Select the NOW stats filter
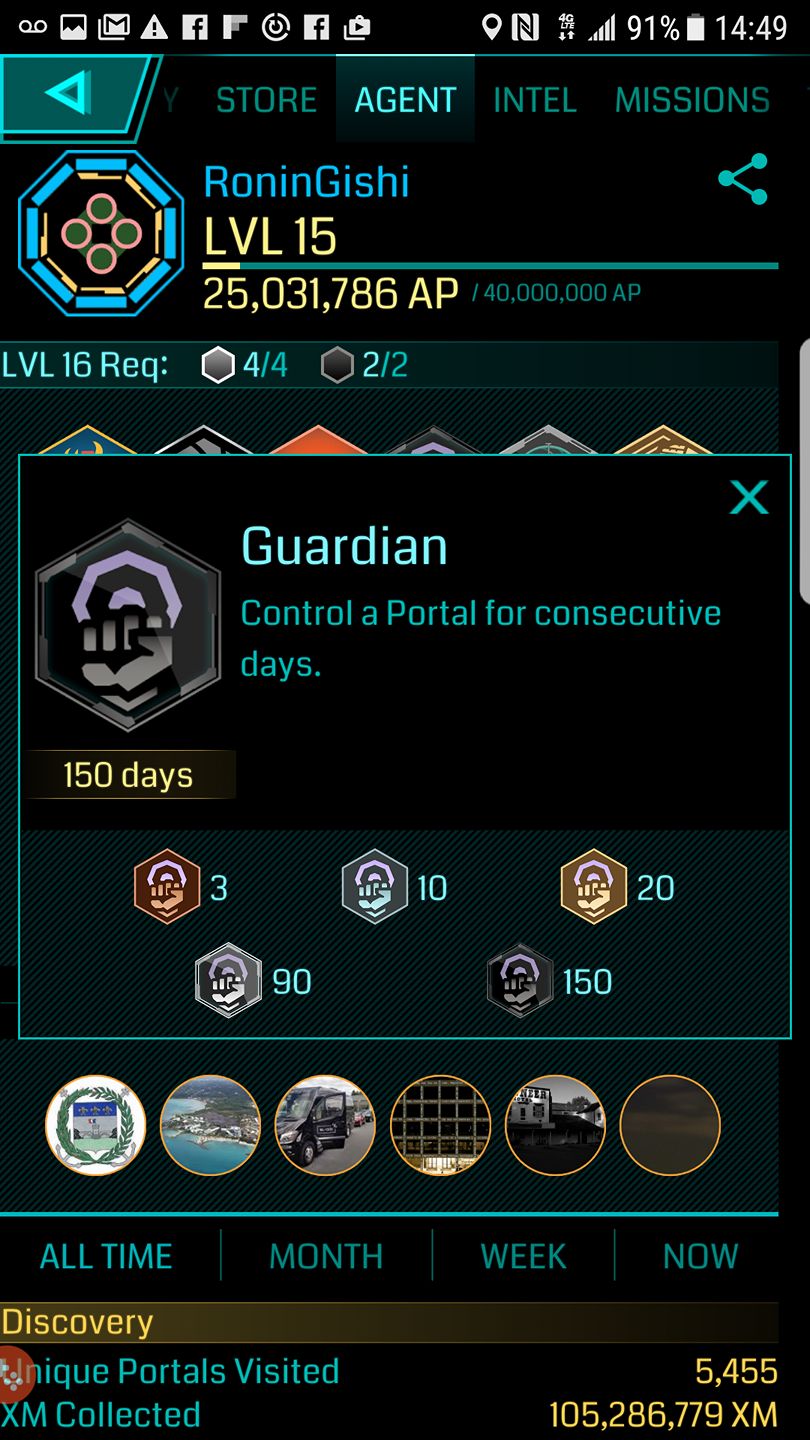Screen dimensions: 810x1440 click(700, 1256)
